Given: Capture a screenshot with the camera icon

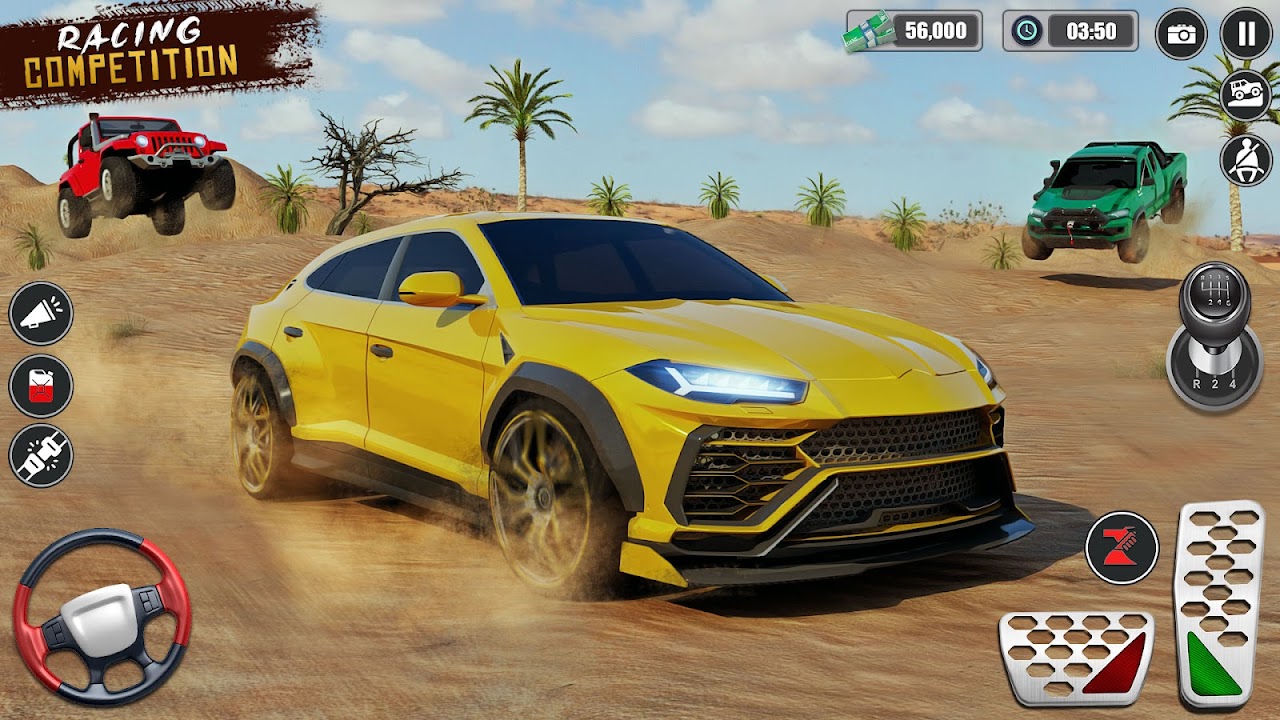Looking at the screenshot, I should pos(1182,32).
